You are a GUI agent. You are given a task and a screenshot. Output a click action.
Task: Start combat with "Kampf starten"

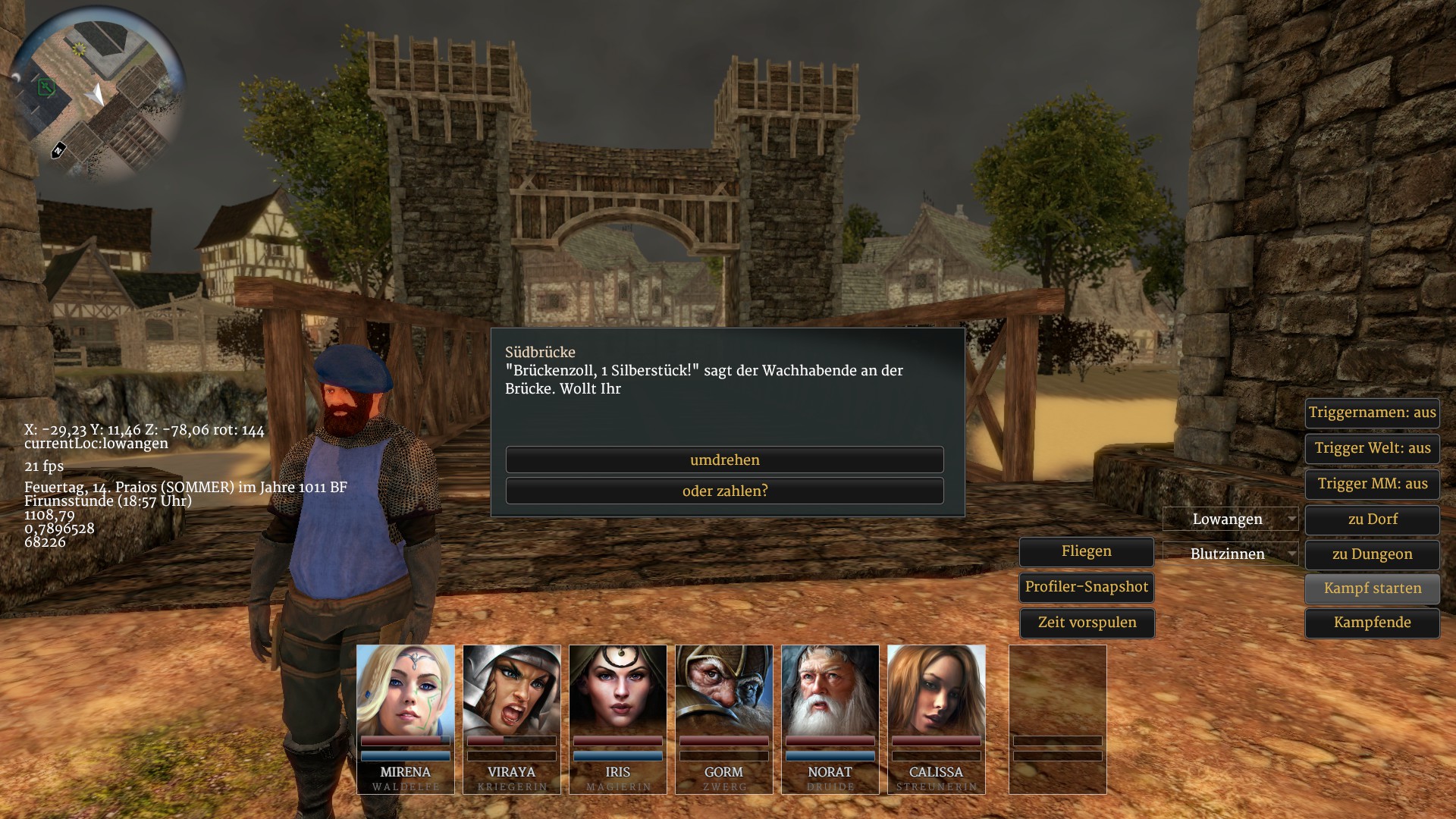(1372, 588)
